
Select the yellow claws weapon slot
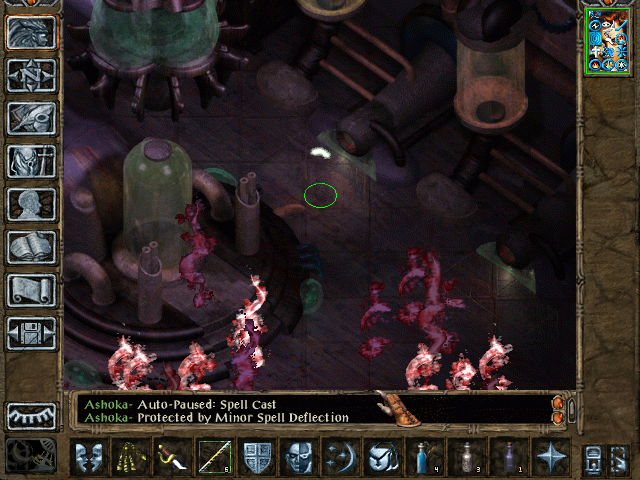(127, 457)
